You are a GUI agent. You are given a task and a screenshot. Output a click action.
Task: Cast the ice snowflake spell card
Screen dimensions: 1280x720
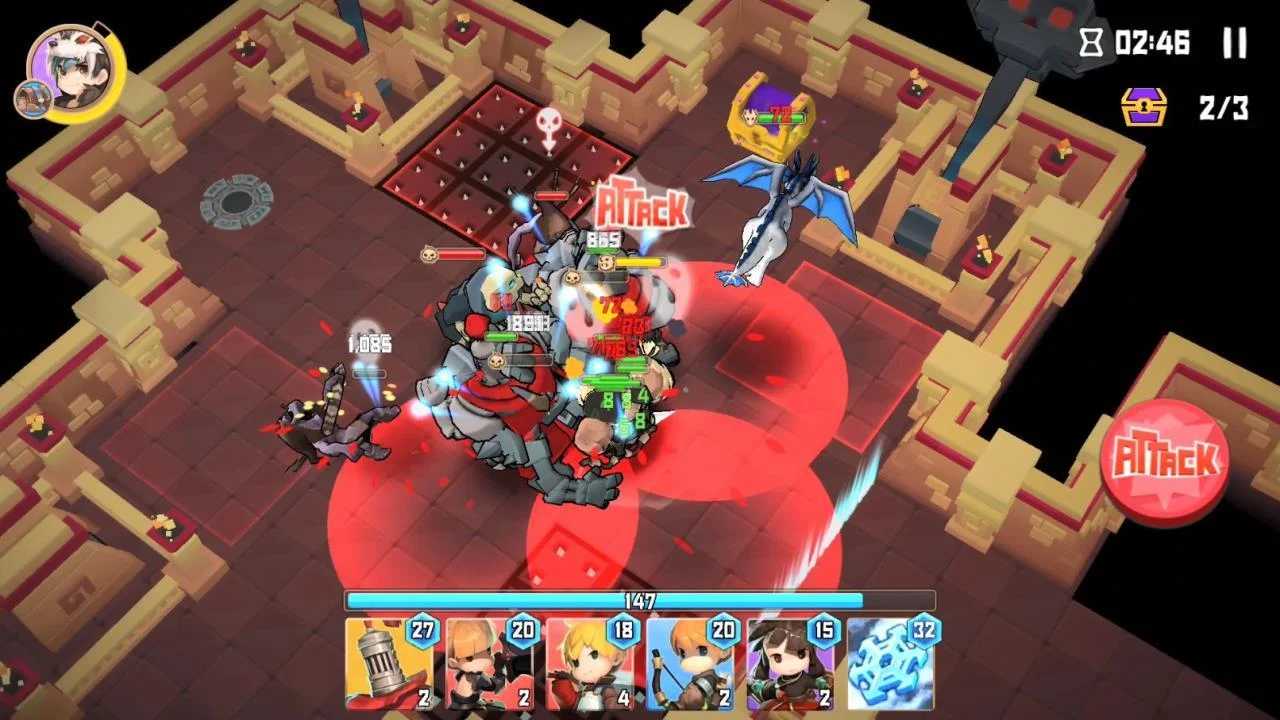tap(891, 663)
